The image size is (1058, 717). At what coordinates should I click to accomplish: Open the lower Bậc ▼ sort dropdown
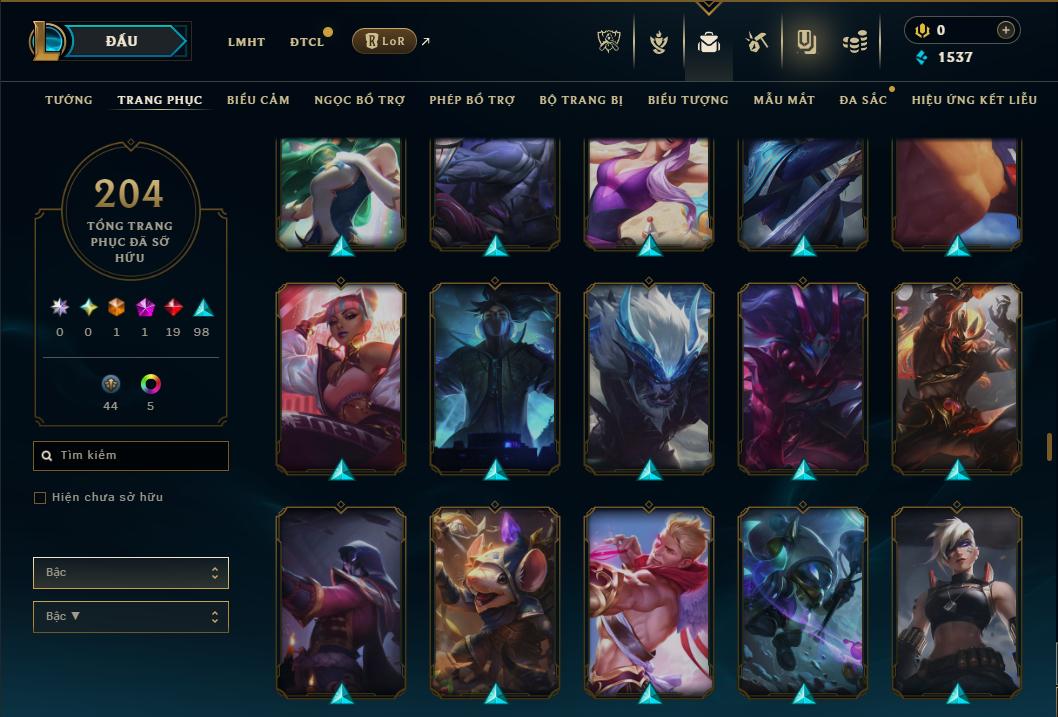click(131, 616)
